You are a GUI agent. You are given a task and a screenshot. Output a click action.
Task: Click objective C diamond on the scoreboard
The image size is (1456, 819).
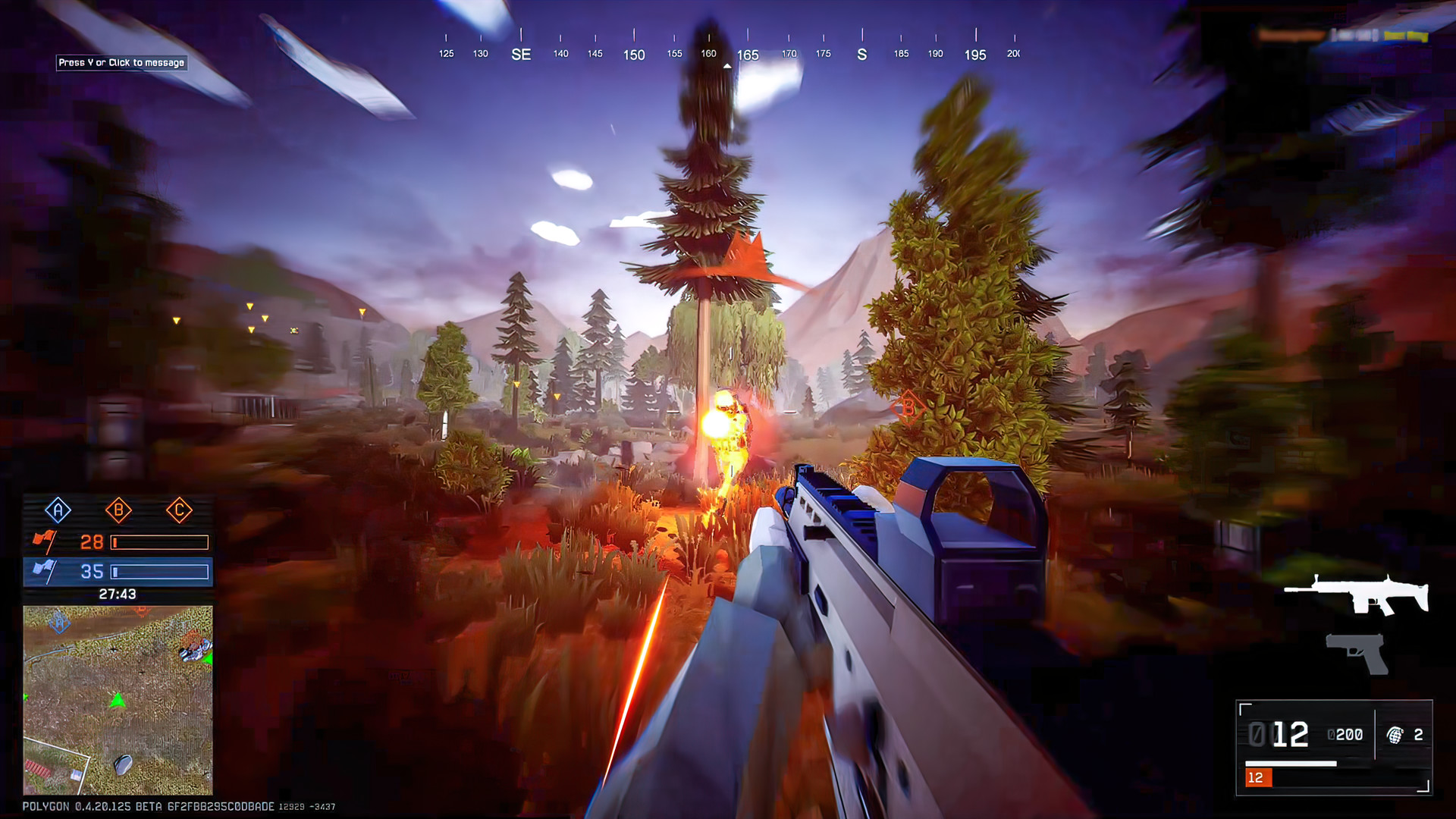180,511
